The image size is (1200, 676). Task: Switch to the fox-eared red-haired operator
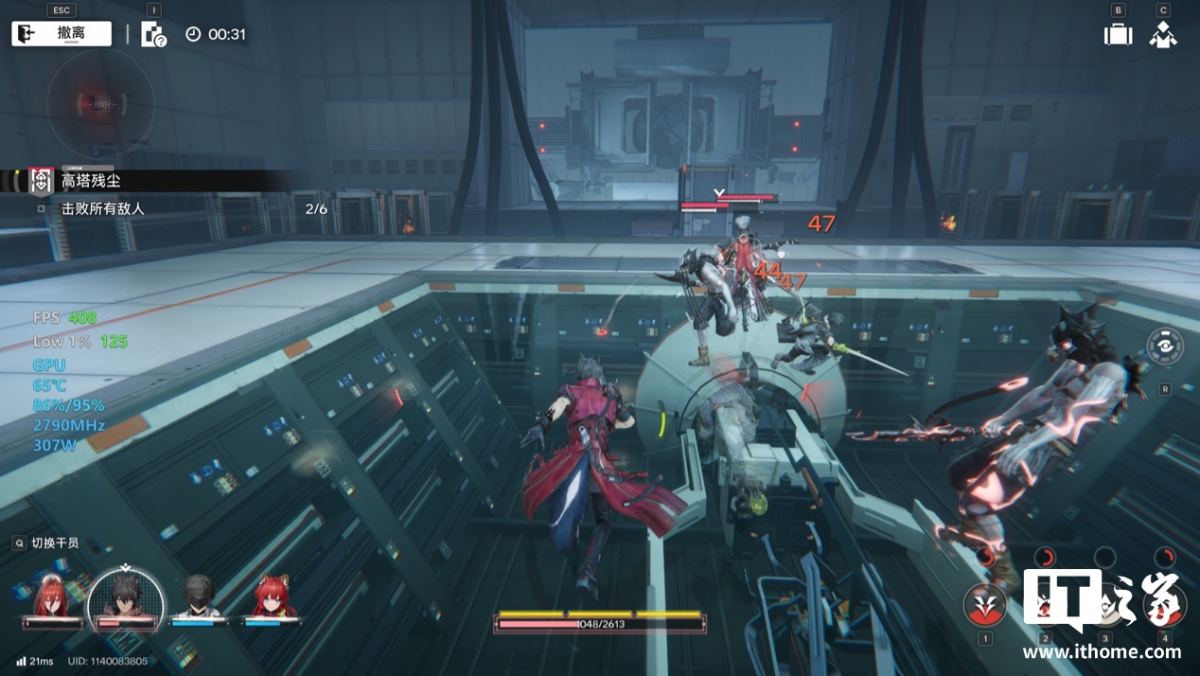[272, 599]
